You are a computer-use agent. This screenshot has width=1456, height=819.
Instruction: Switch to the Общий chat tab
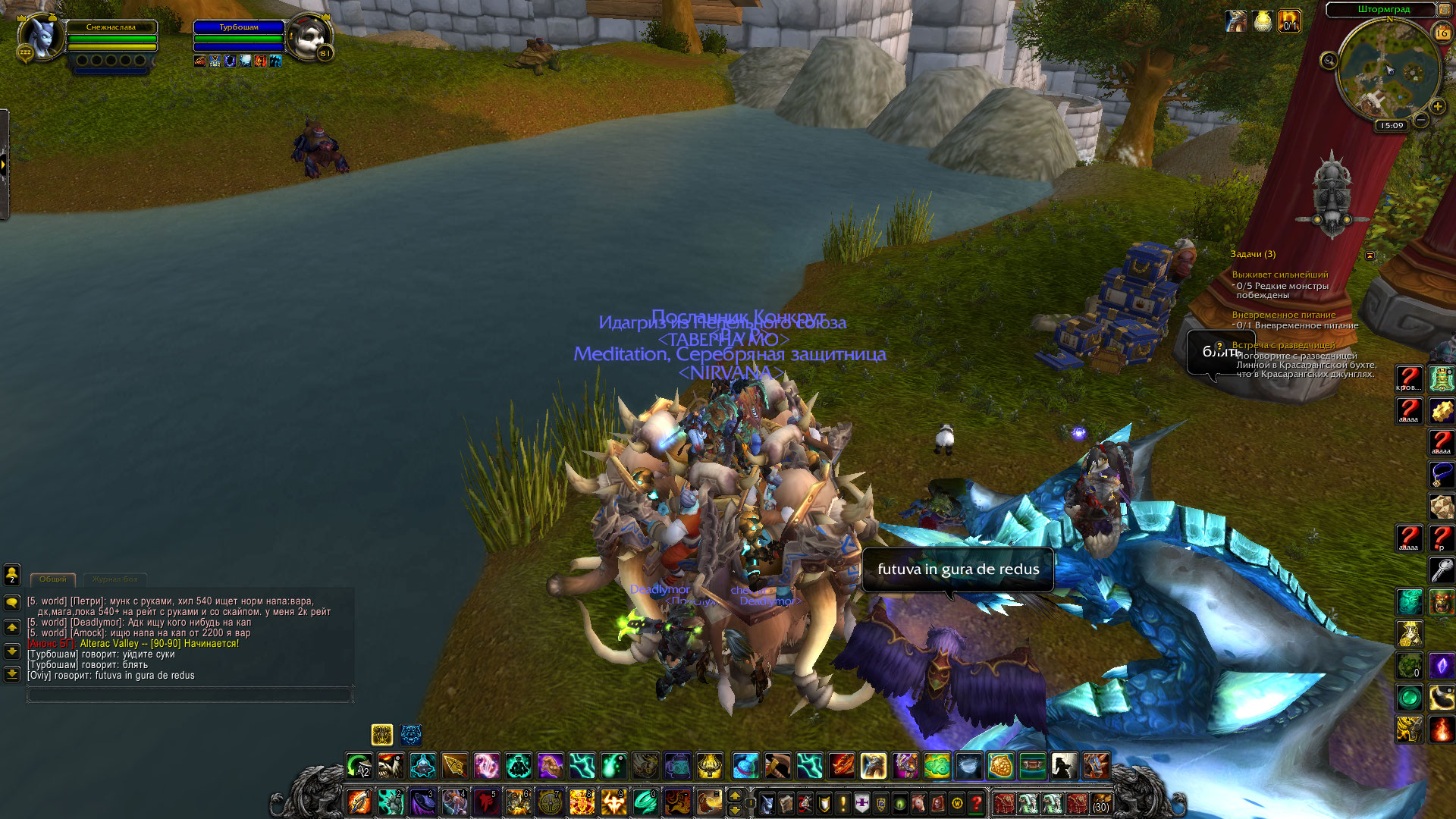[x=53, y=579]
